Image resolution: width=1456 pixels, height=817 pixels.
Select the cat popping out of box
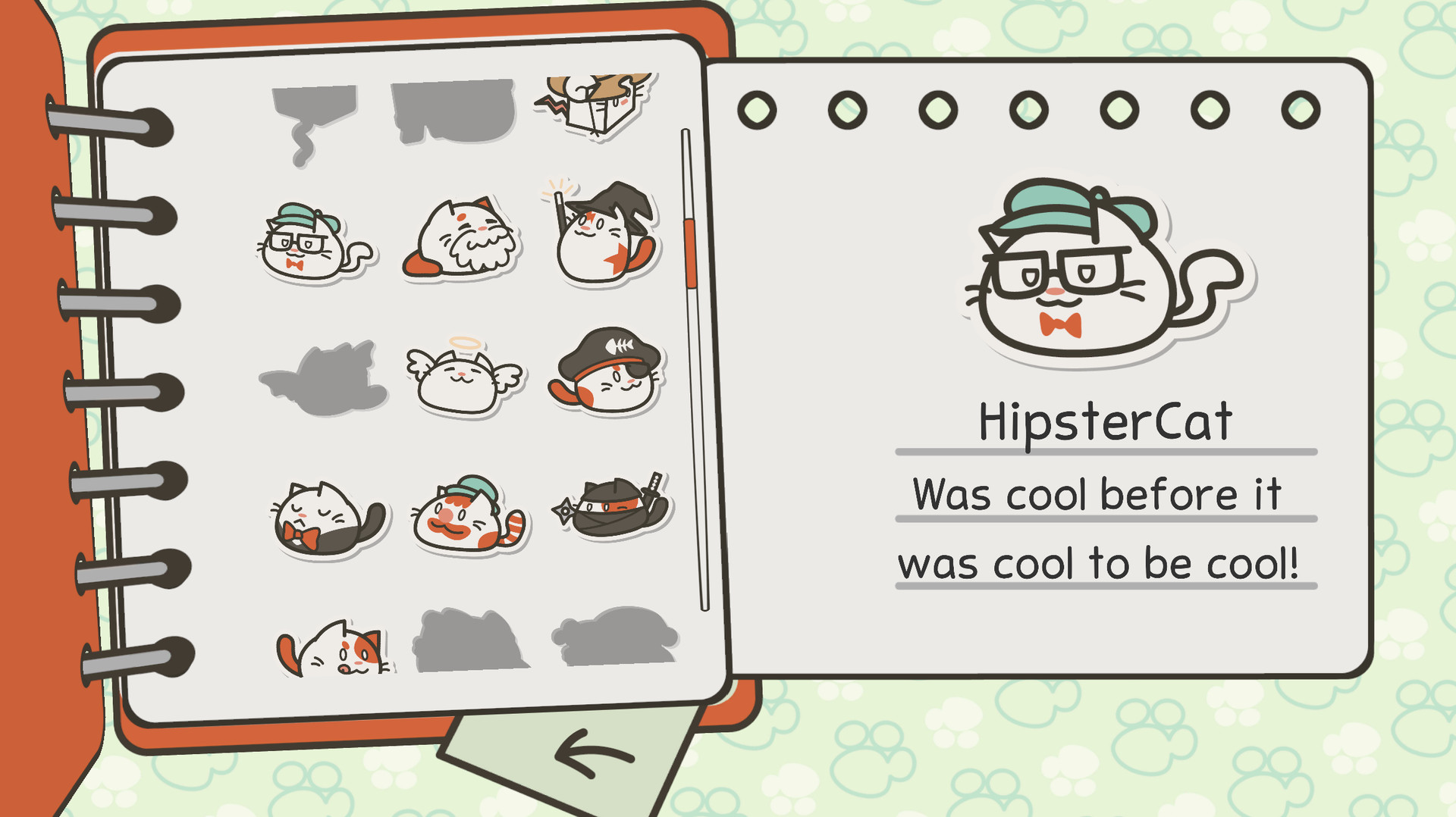click(x=595, y=106)
